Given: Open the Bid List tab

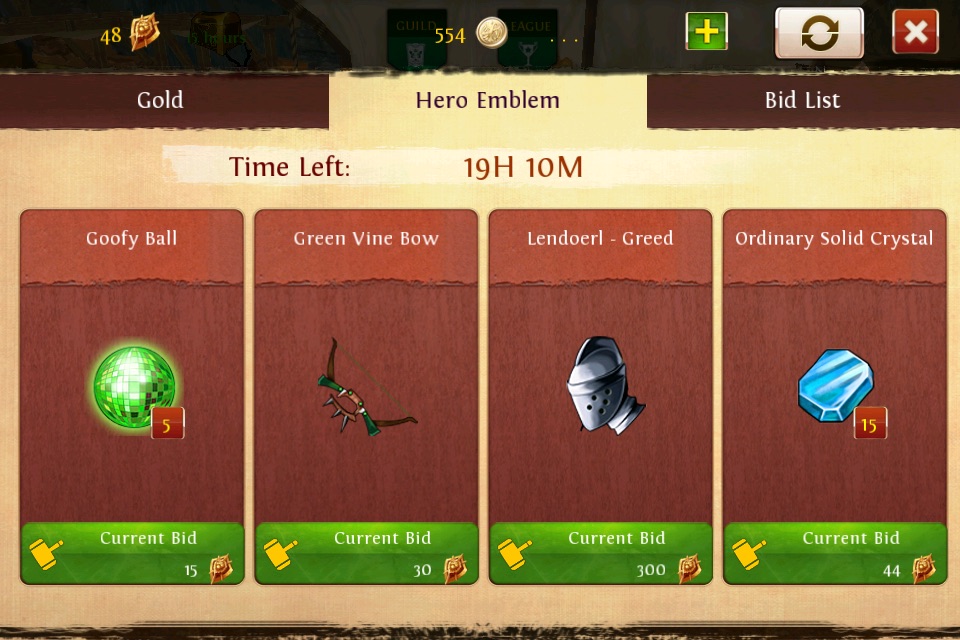Looking at the screenshot, I should click(x=802, y=100).
